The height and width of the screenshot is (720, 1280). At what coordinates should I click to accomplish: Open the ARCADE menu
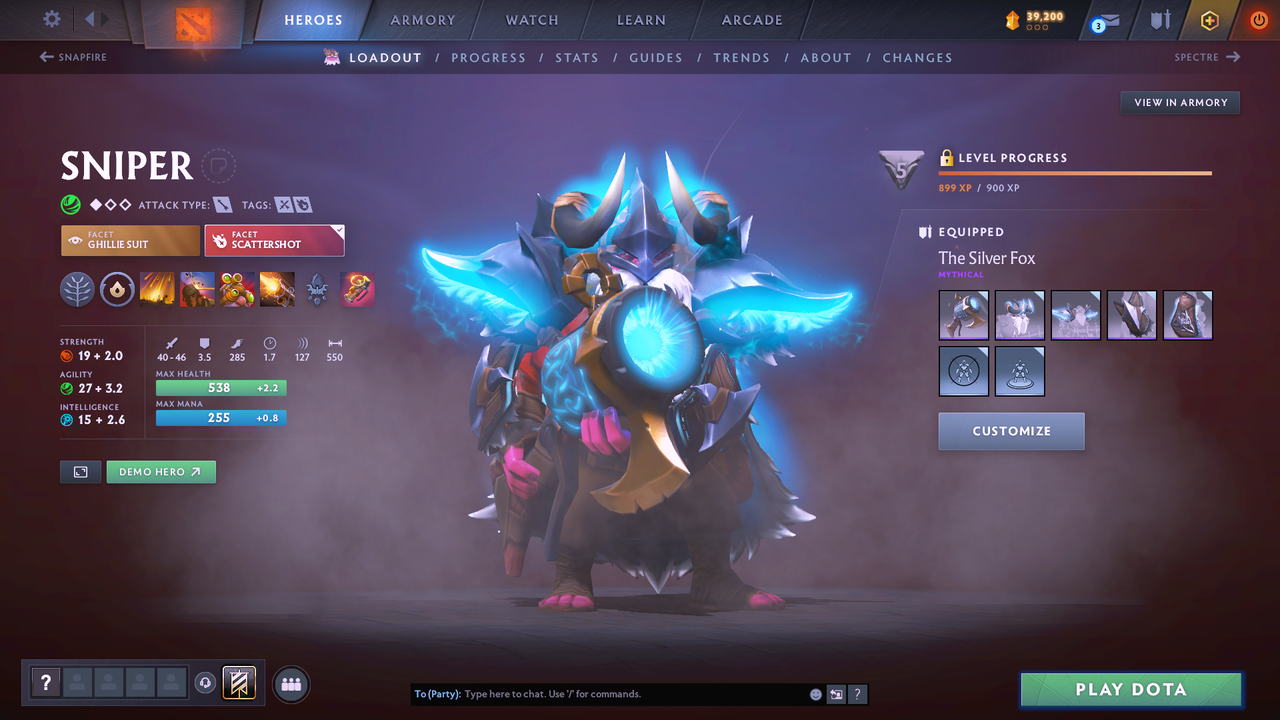click(751, 19)
